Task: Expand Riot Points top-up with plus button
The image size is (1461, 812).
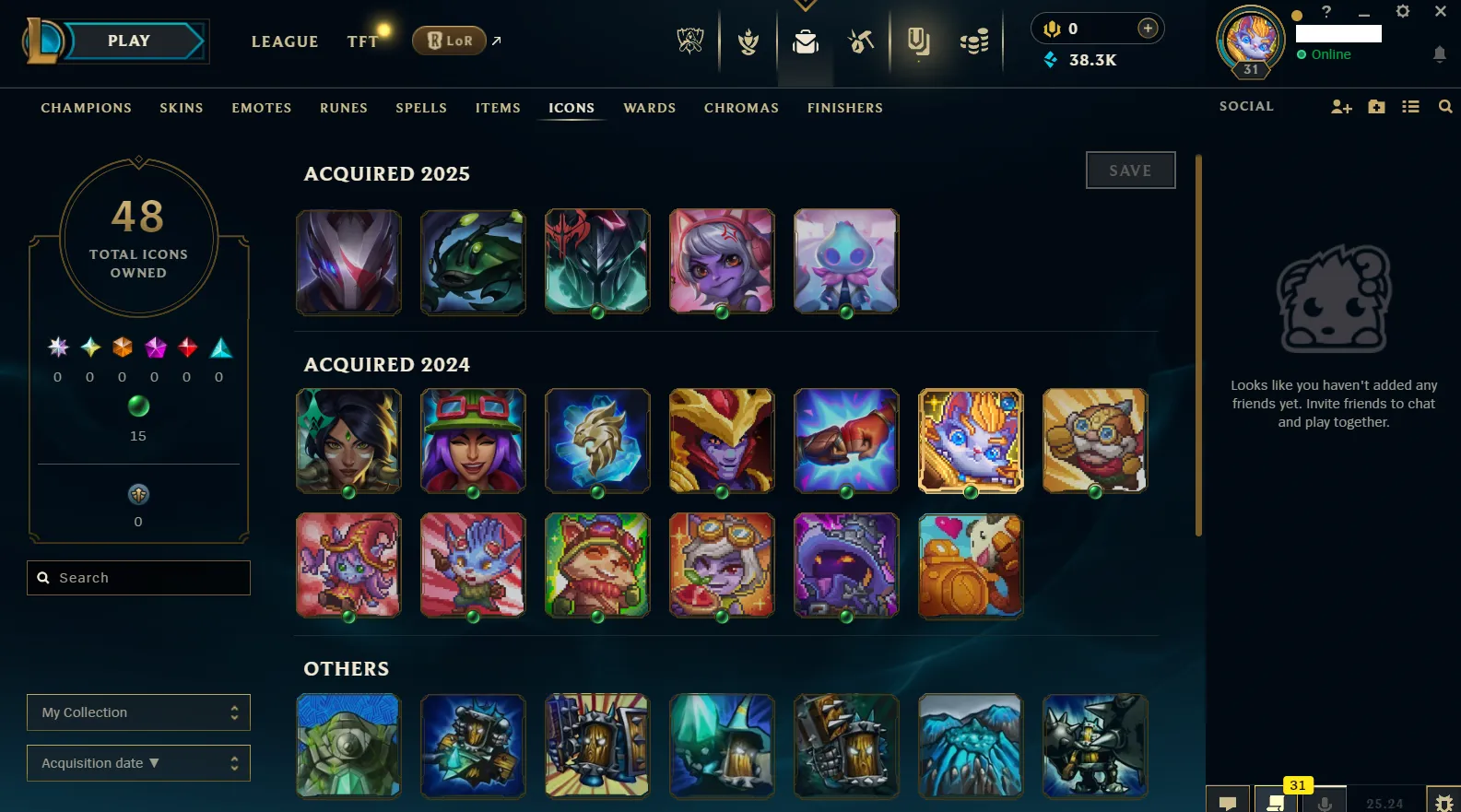Action: pyautogui.click(x=1147, y=28)
